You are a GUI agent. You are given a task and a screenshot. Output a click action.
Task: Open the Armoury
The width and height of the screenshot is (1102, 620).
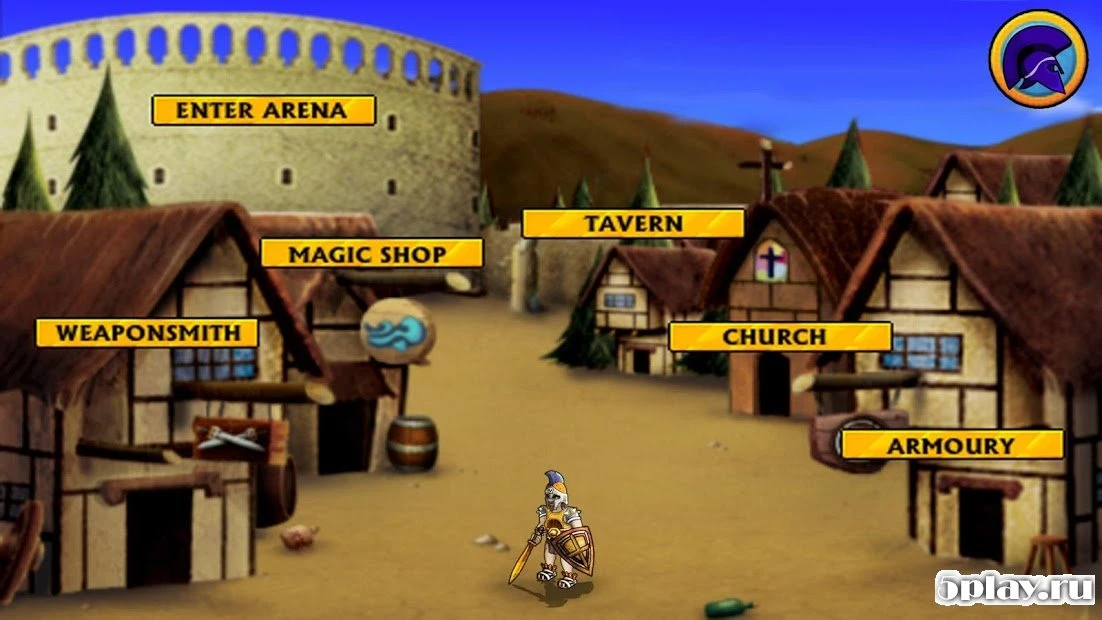tap(951, 445)
